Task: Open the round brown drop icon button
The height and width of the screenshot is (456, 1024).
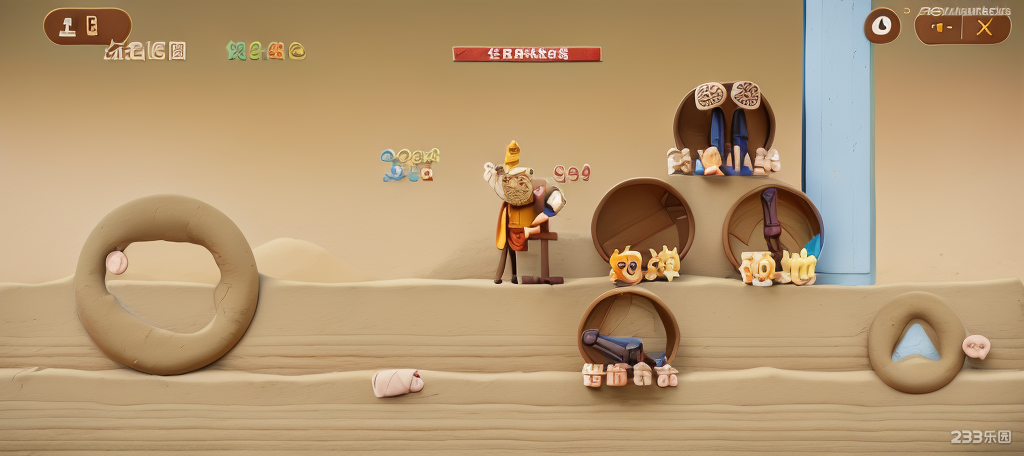Action: [x=882, y=26]
